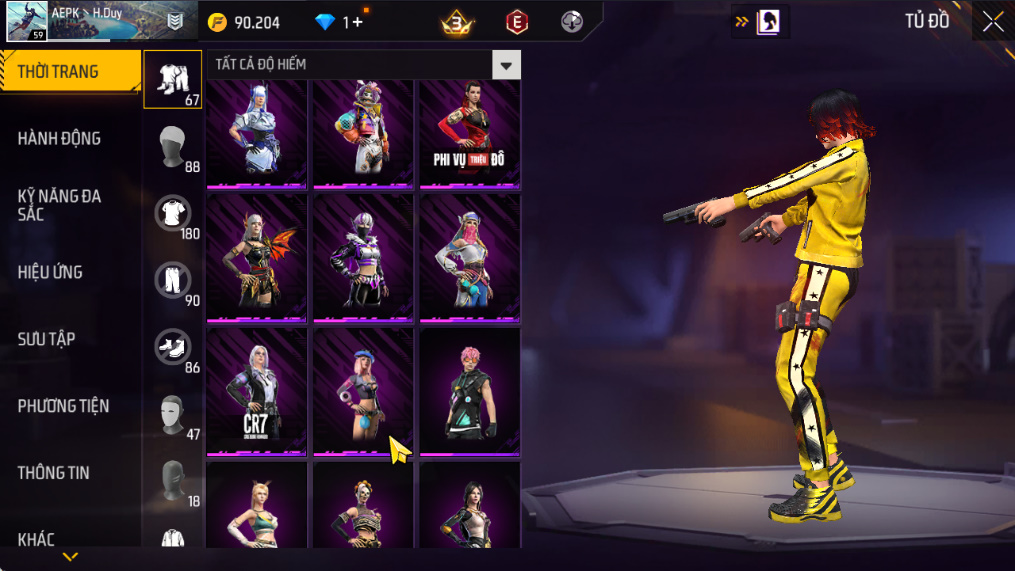Choose the outfit with orange dragon wings

tap(256, 258)
